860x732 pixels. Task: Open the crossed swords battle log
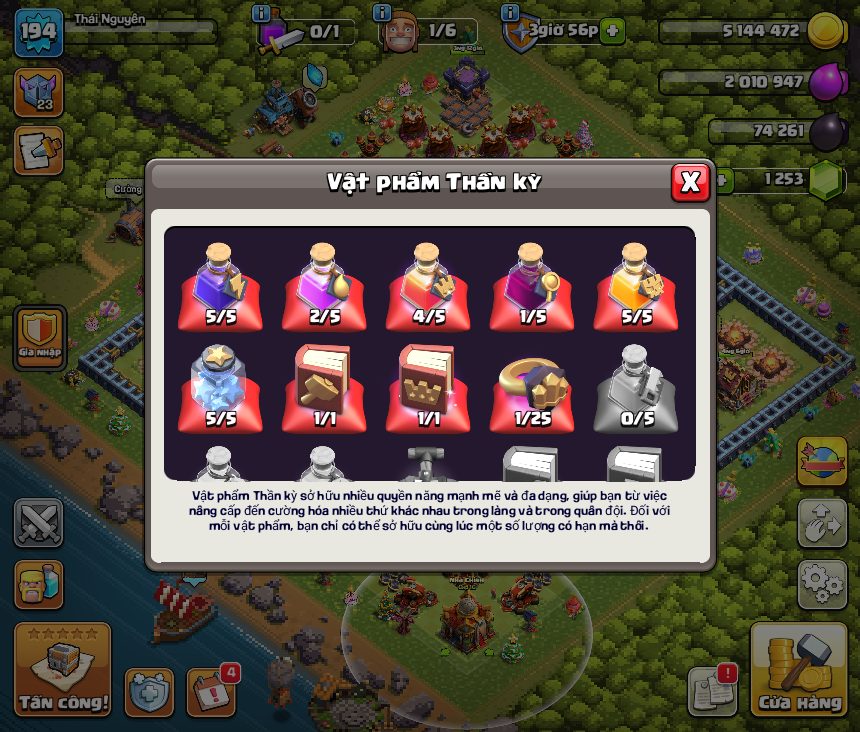(38, 523)
